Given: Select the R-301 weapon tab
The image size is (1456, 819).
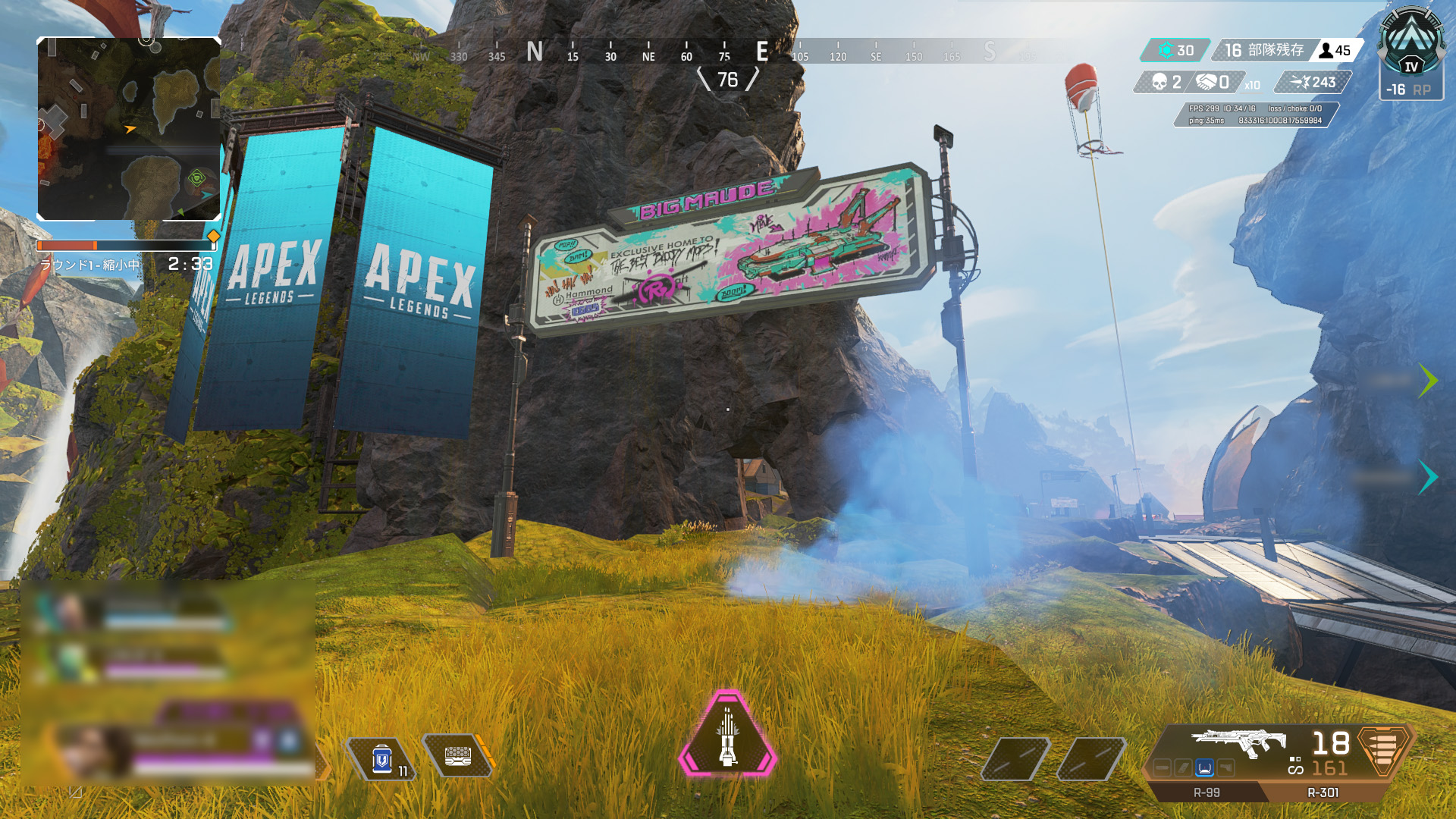Looking at the screenshot, I should coord(1323,792).
